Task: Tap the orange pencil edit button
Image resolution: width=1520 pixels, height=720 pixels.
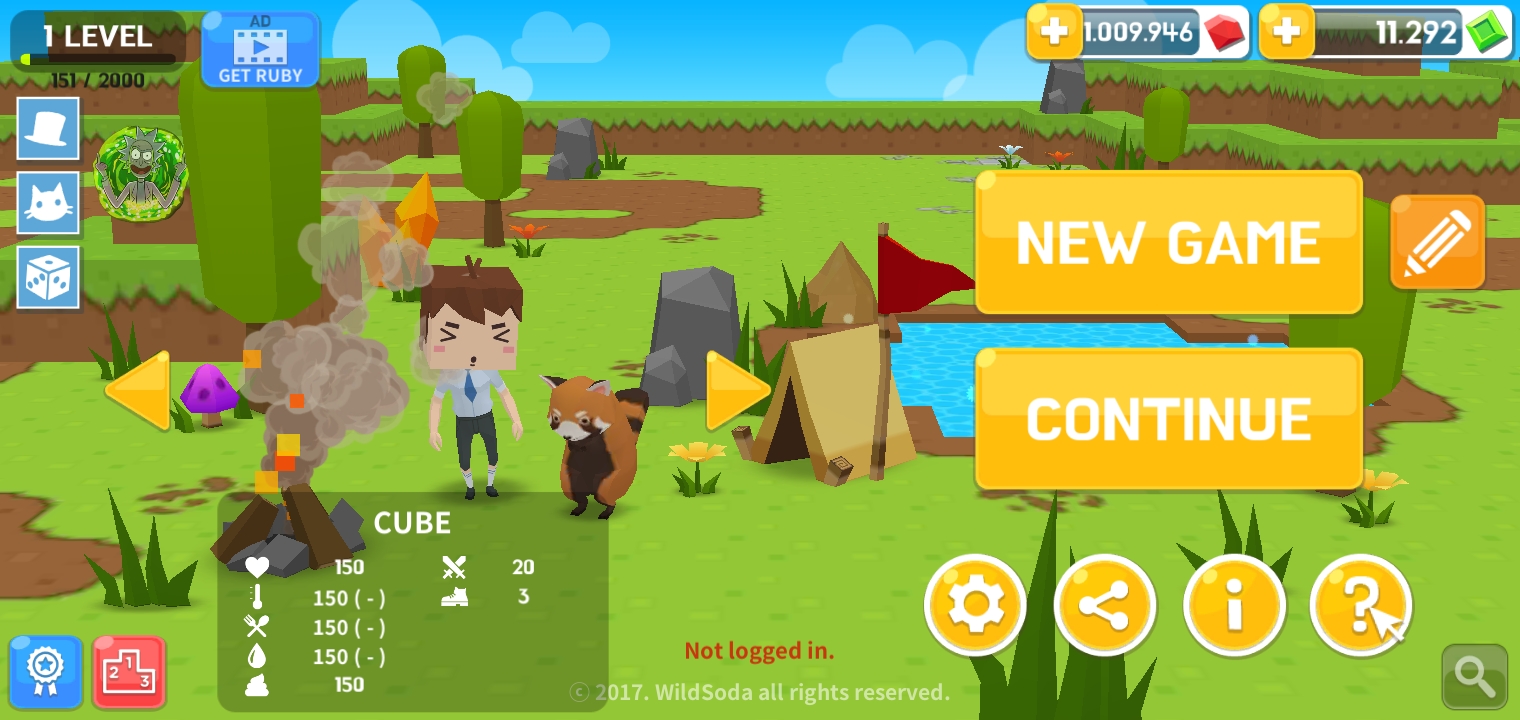Action: point(1437,242)
